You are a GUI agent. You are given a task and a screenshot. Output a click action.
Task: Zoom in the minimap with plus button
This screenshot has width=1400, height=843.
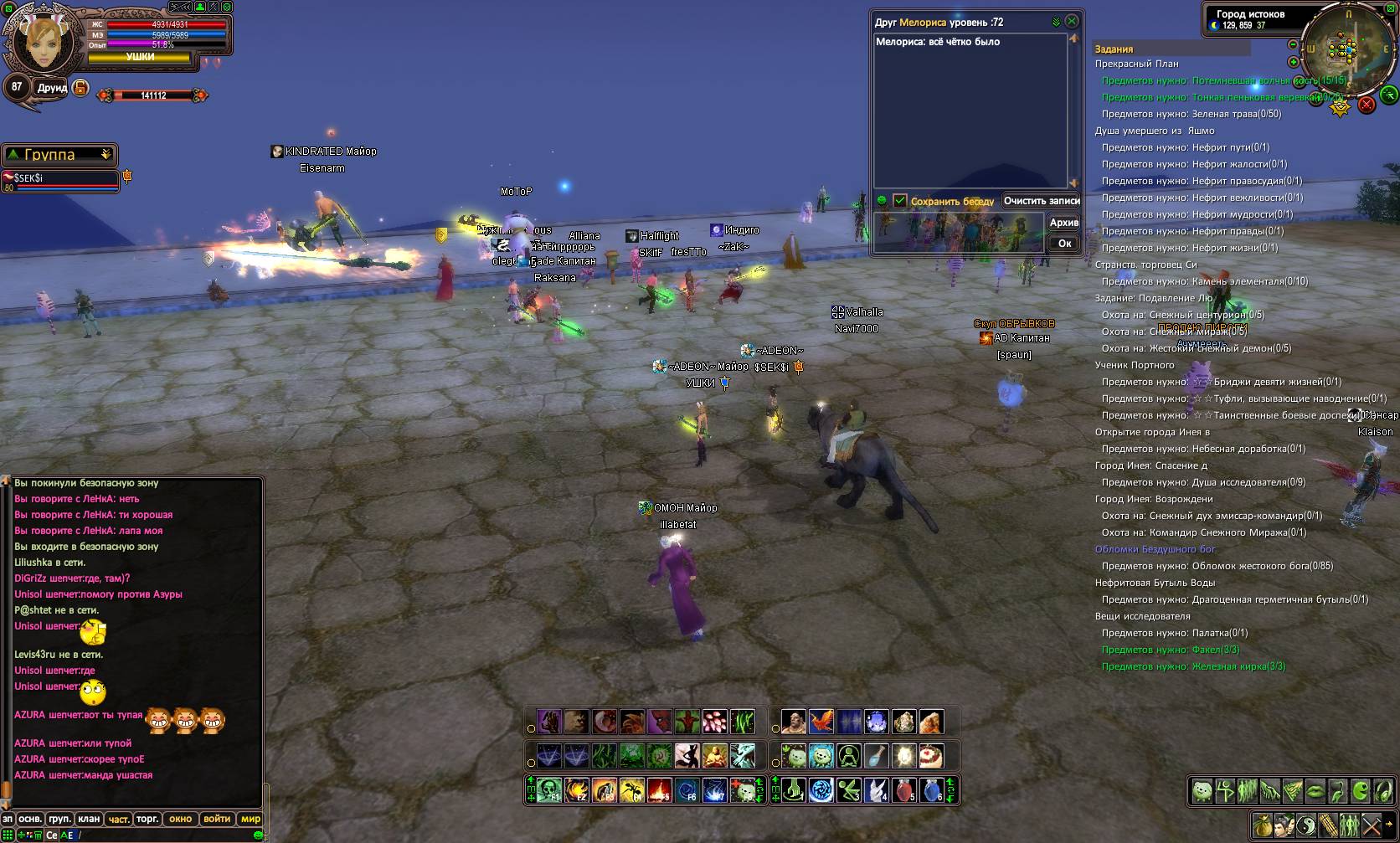click(1294, 62)
